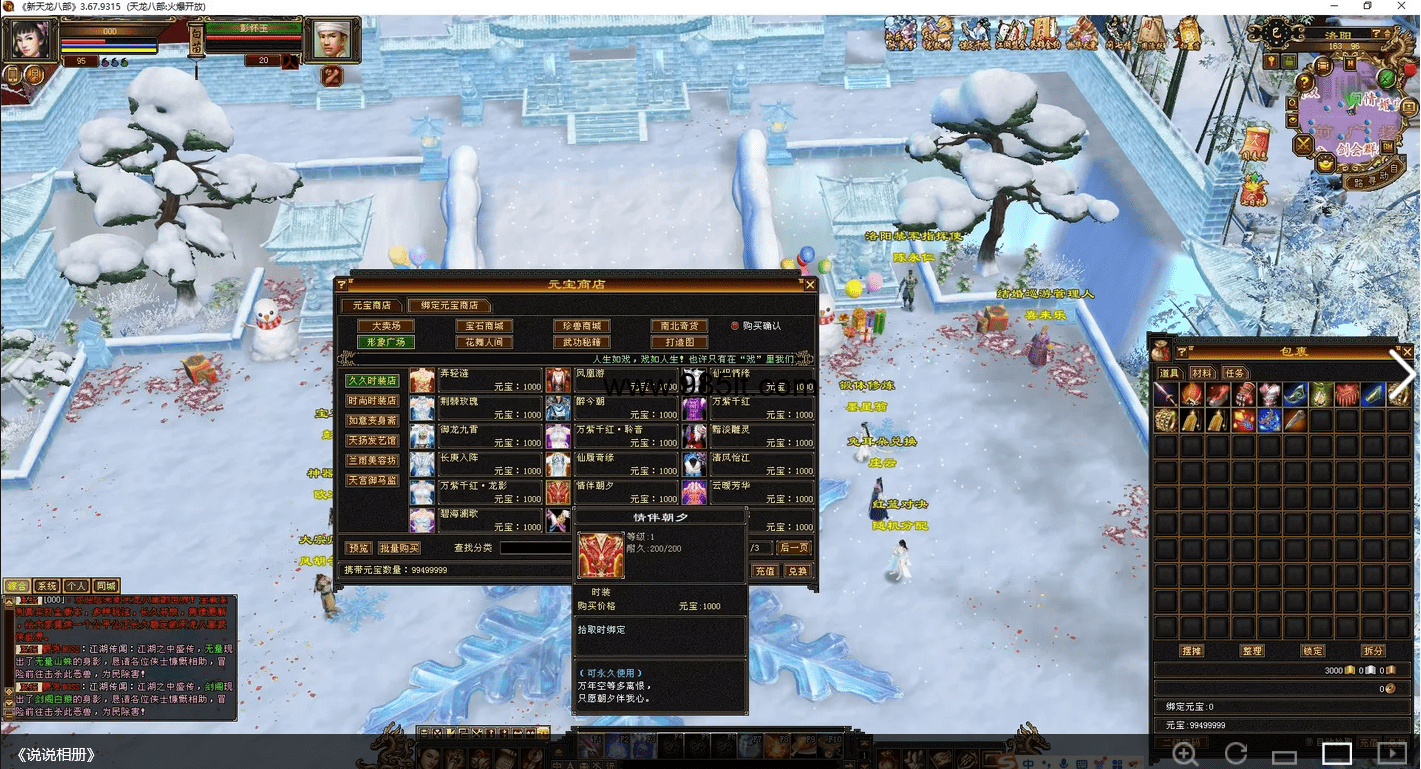Click the money bag icon on the 包裹 title bar

pos(1159,352)
